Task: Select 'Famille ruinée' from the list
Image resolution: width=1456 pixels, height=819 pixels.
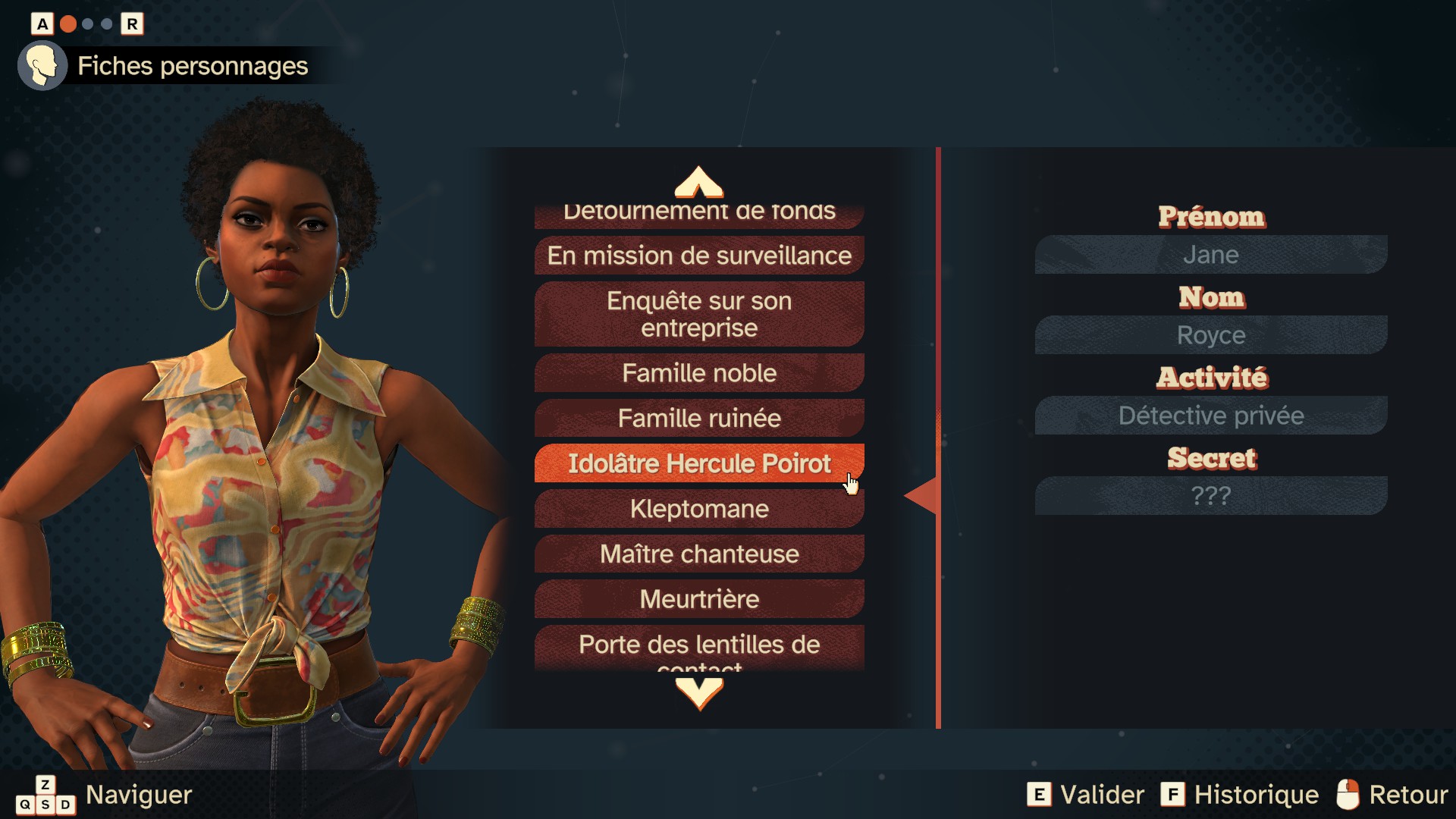Action: (x=698, y=418)
